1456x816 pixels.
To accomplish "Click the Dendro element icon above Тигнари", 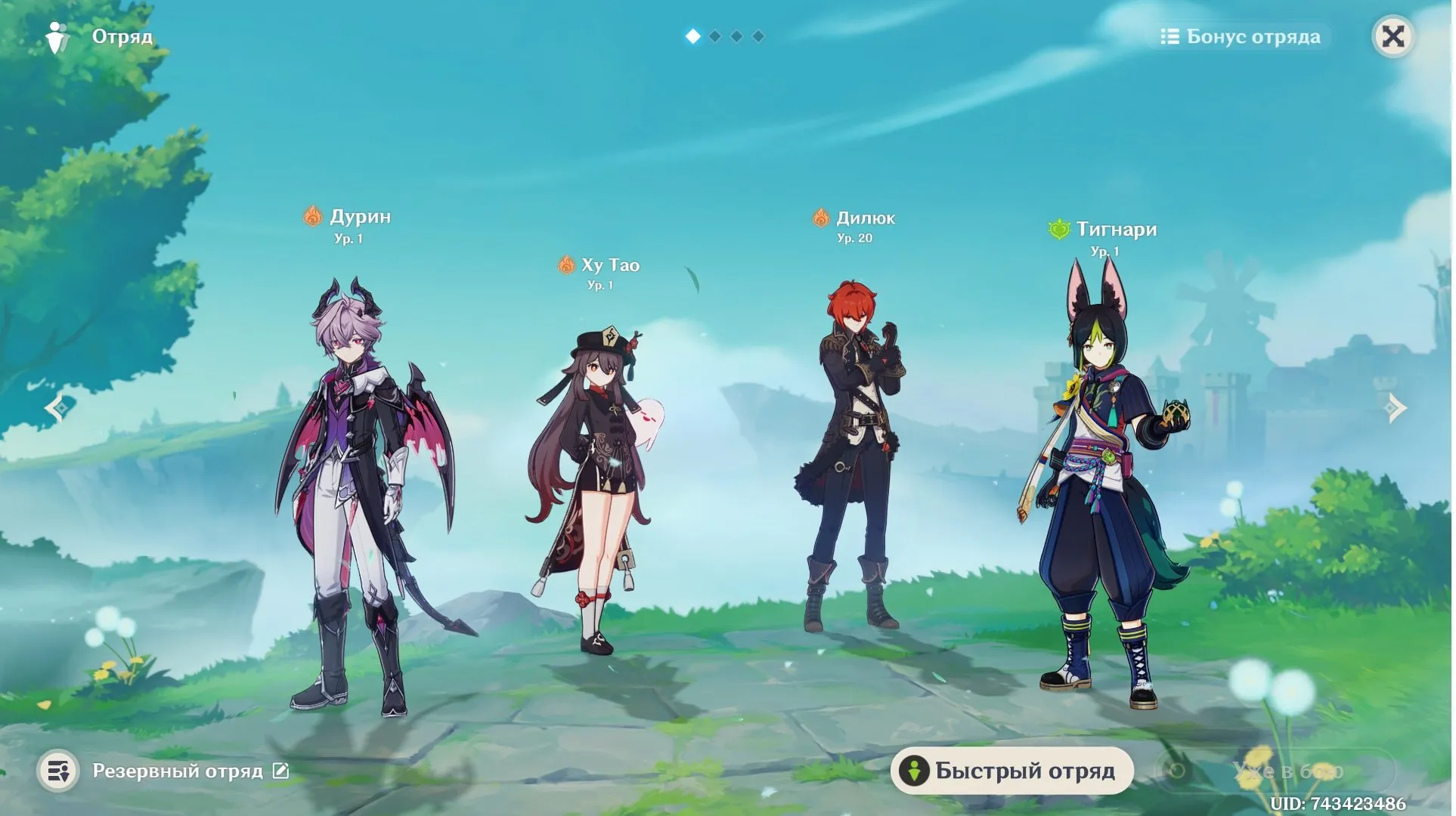I will coord(1058,230).
